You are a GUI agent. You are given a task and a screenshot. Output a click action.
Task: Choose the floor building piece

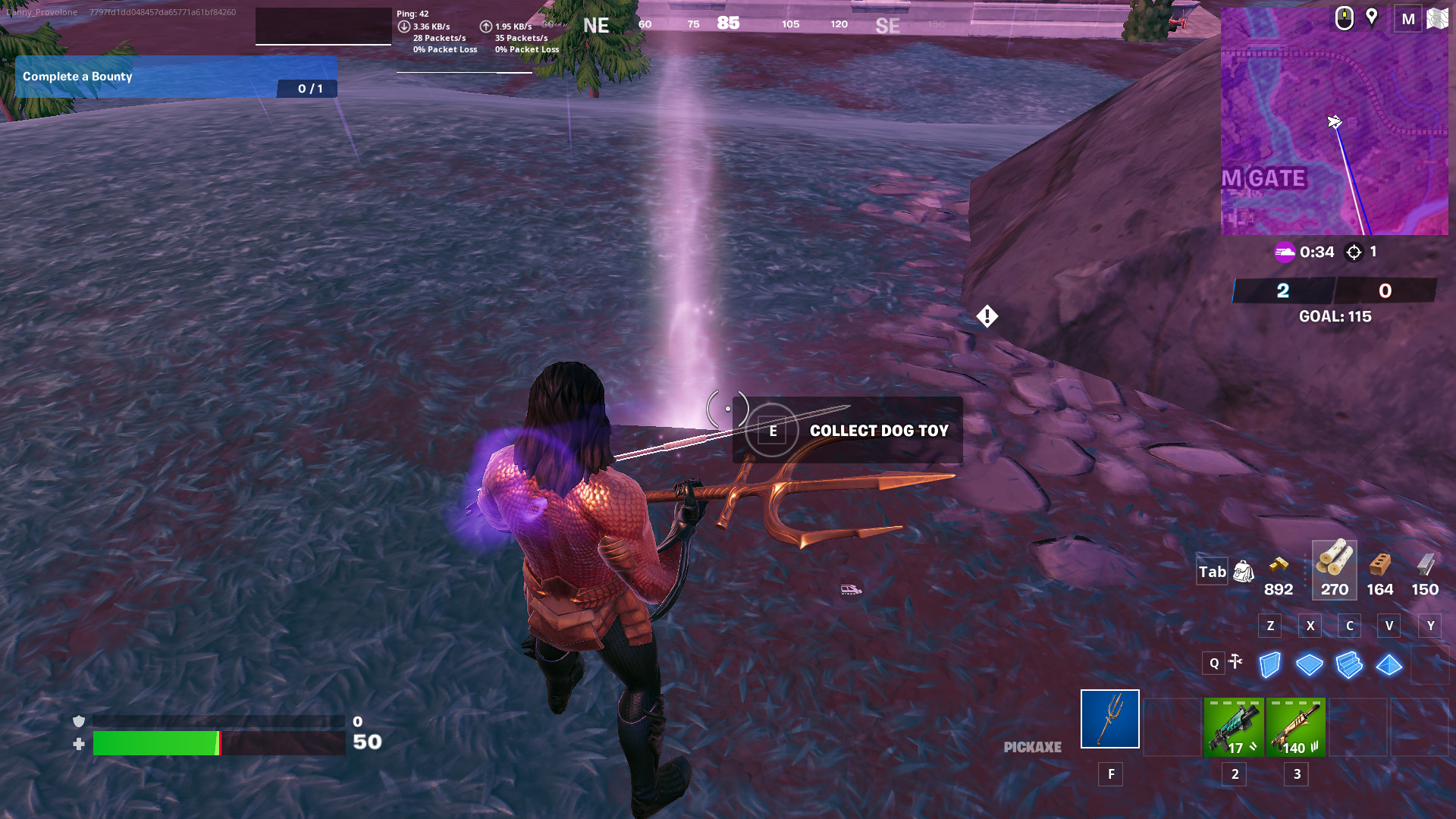point(1310,665)
